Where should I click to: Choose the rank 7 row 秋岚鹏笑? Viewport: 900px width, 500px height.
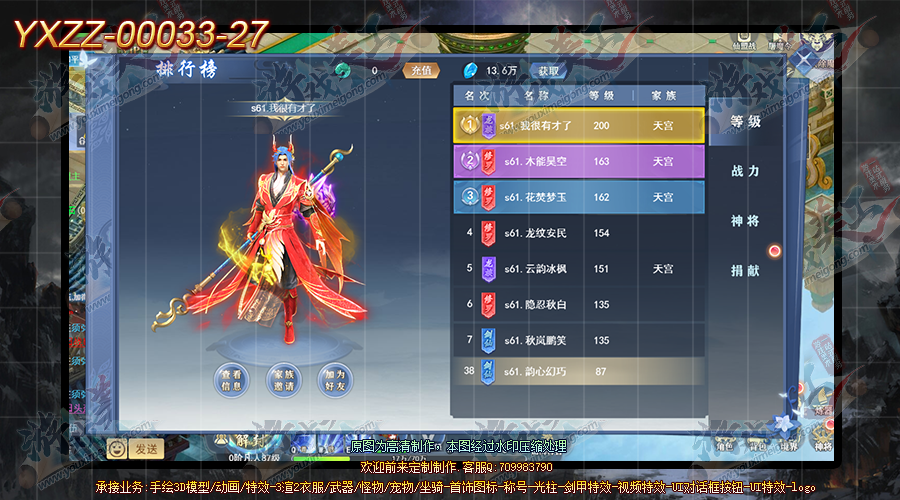(579, 340)
